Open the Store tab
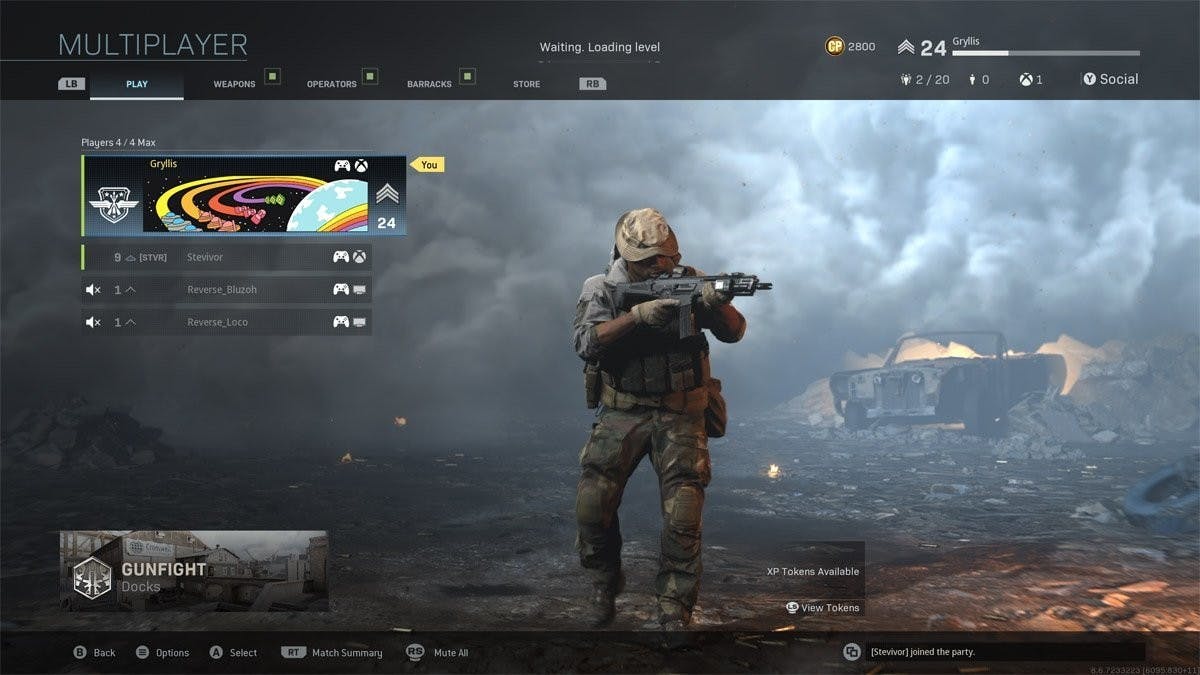This screenshot has width=1200, height=675. (x=526, y=84)
